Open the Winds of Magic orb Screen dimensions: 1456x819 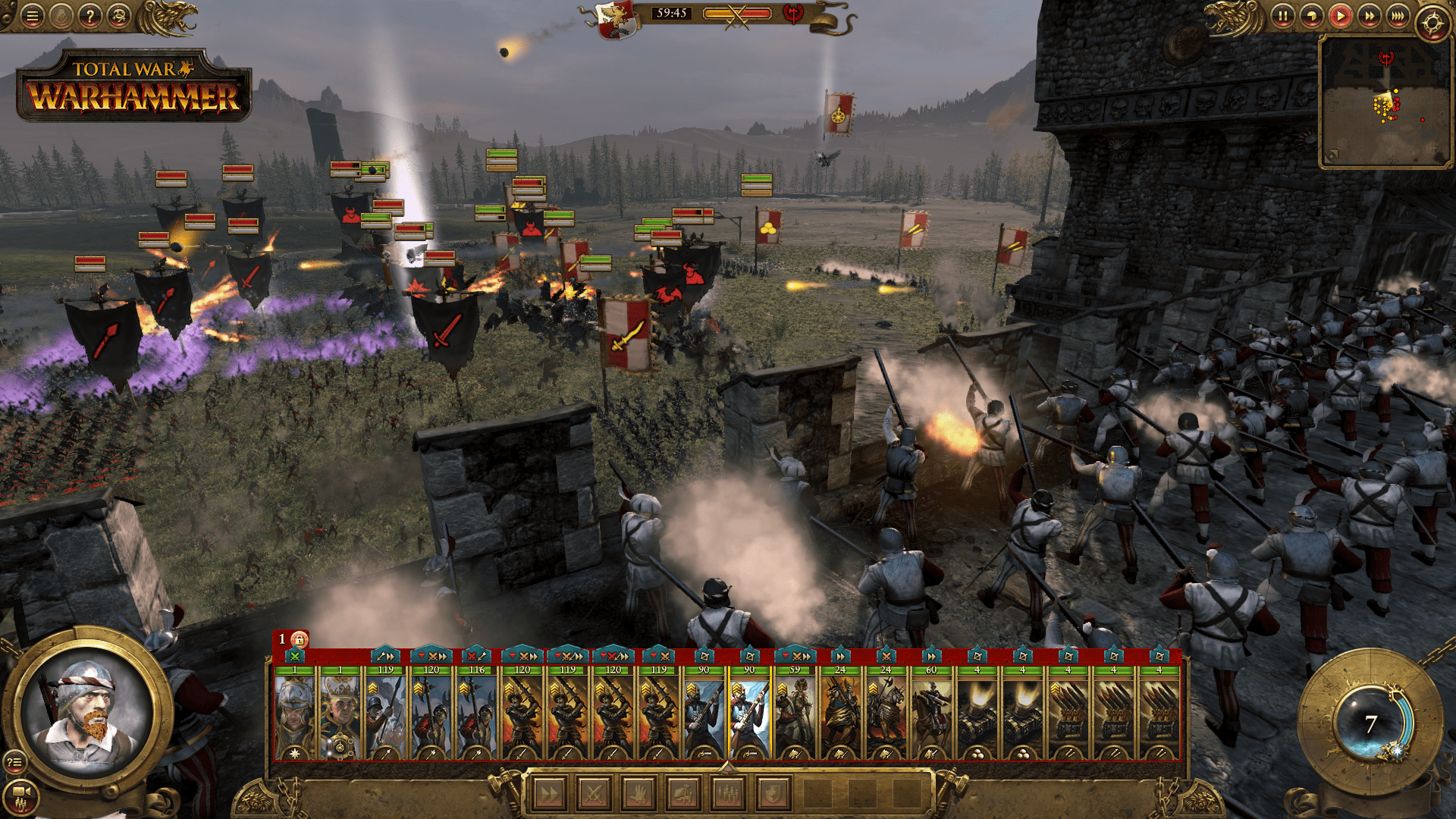tap(1371, 723)
